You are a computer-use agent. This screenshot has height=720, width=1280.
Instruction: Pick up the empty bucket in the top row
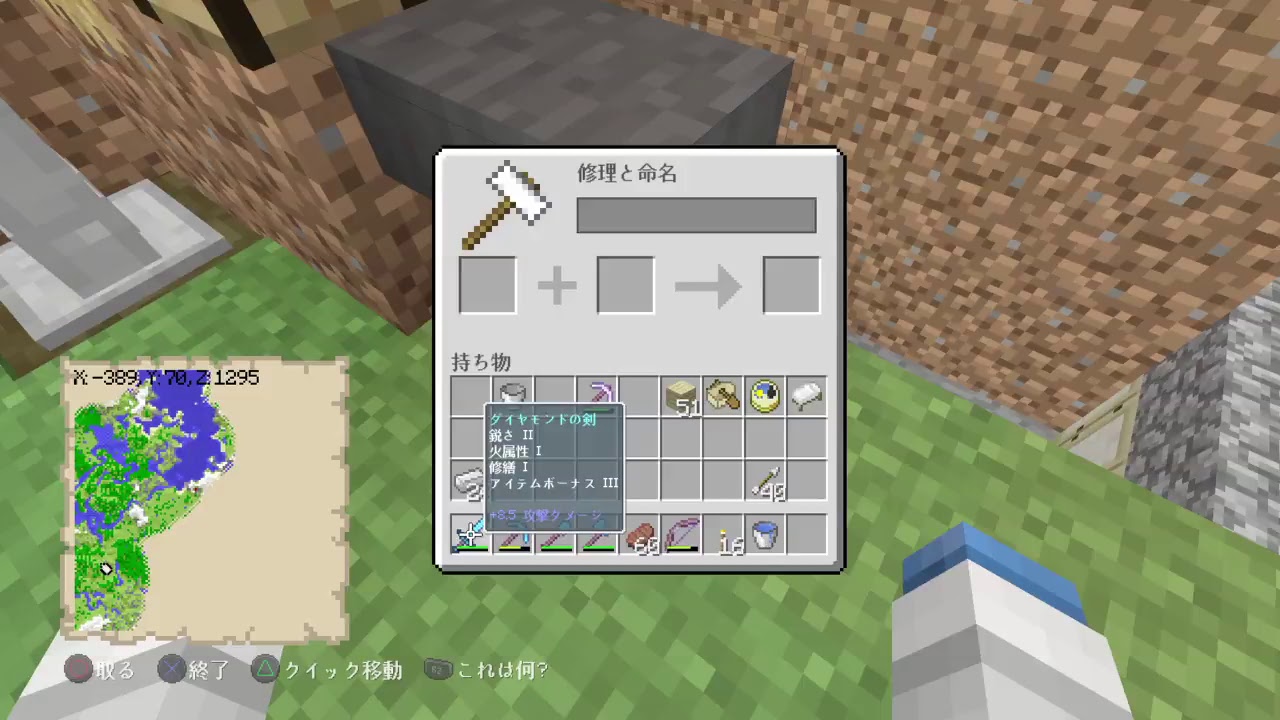(512, 395)
